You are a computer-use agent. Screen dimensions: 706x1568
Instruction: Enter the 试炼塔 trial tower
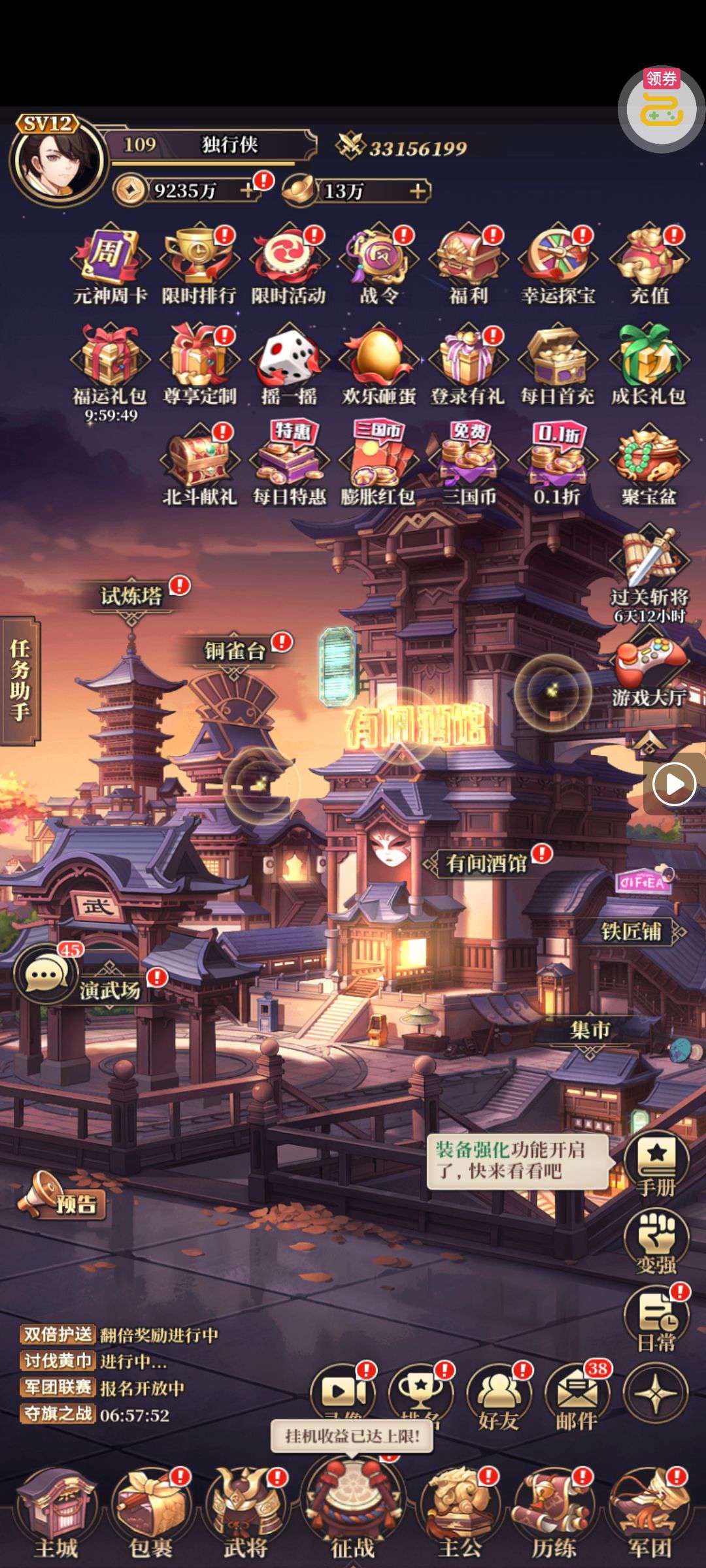point(131,596)
